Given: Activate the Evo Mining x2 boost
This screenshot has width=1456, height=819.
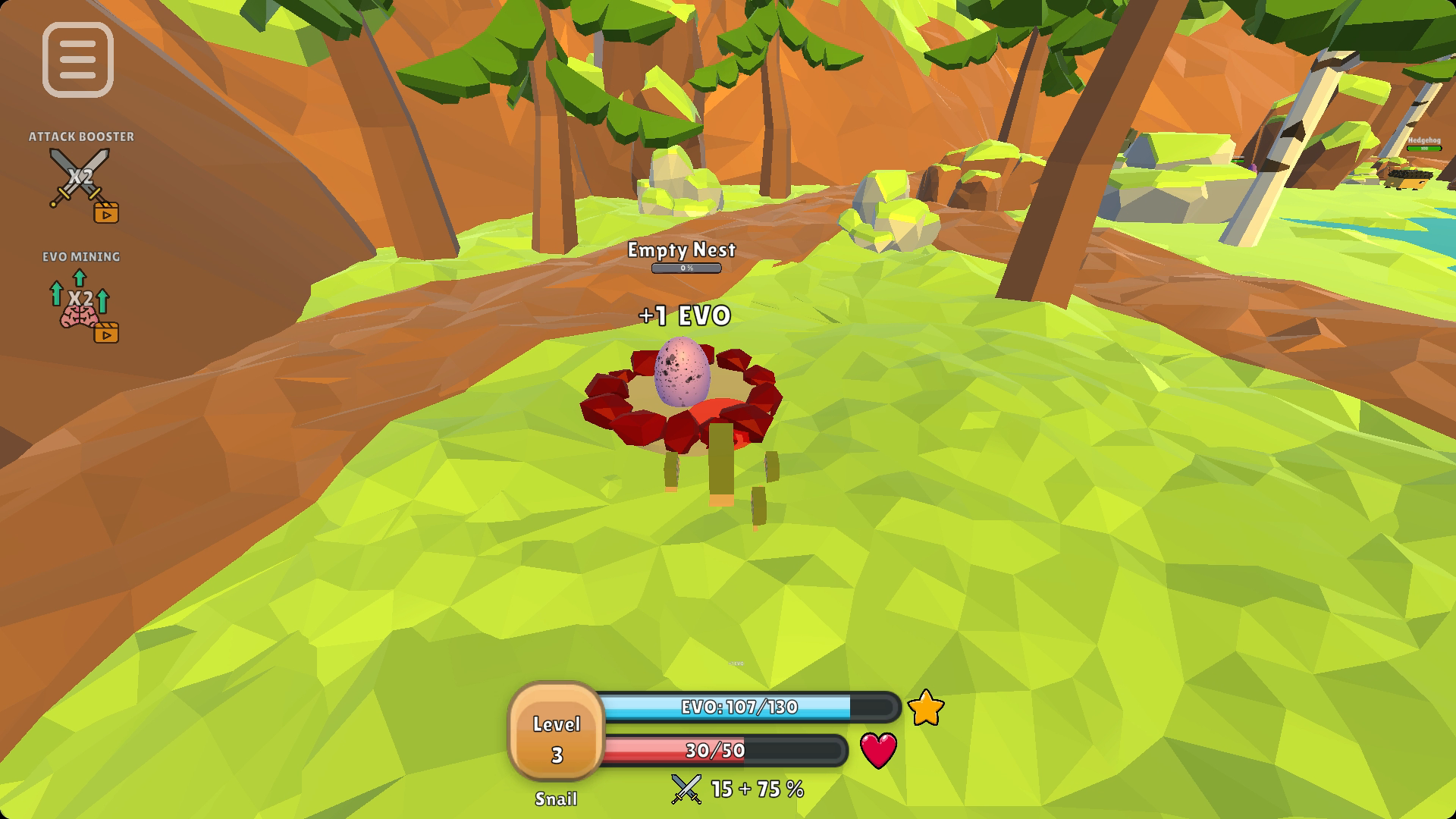Looking at the screenshot, I should 81,302.
